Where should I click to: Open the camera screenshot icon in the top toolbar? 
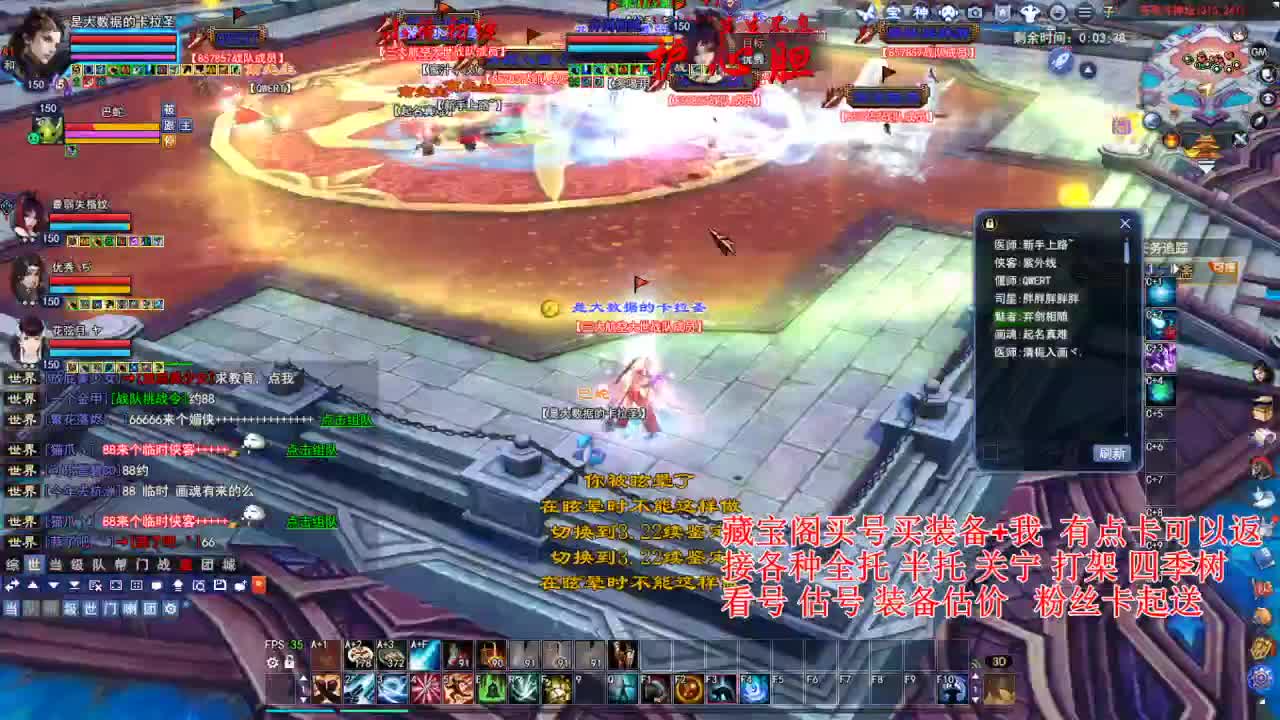974,13
